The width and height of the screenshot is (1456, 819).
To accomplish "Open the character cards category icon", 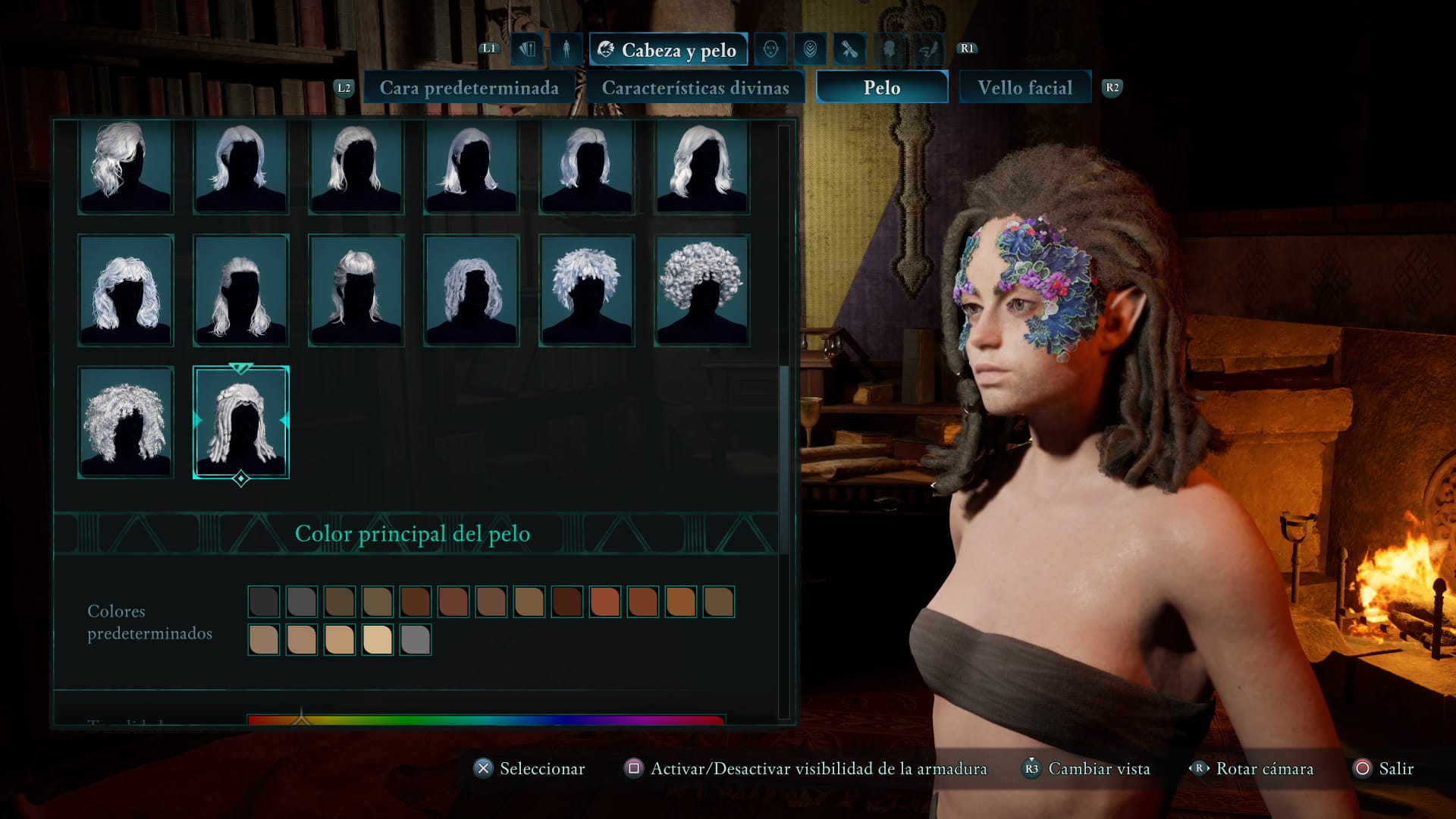I will [528, 49].
